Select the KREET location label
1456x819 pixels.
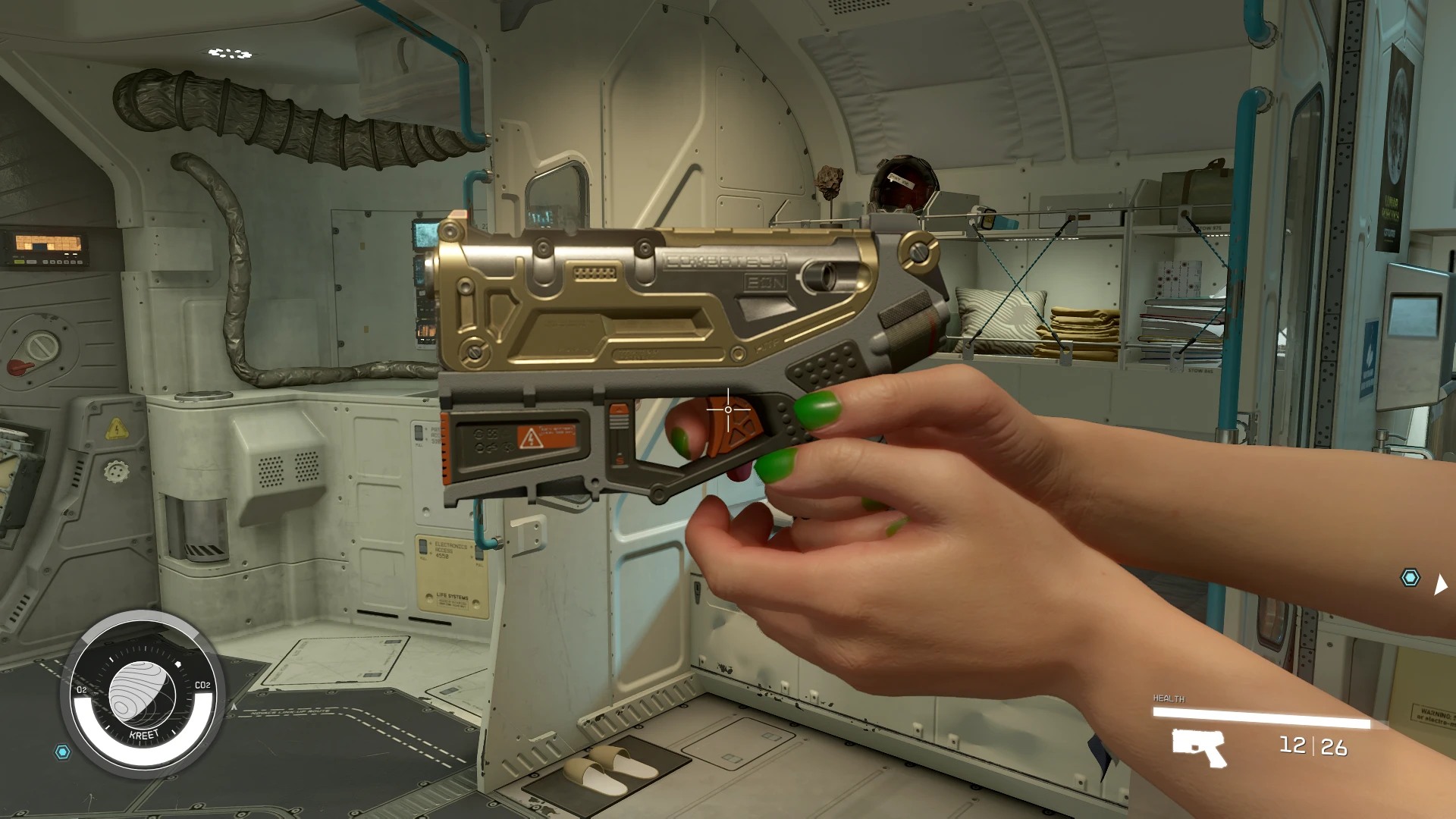[144, 734]
